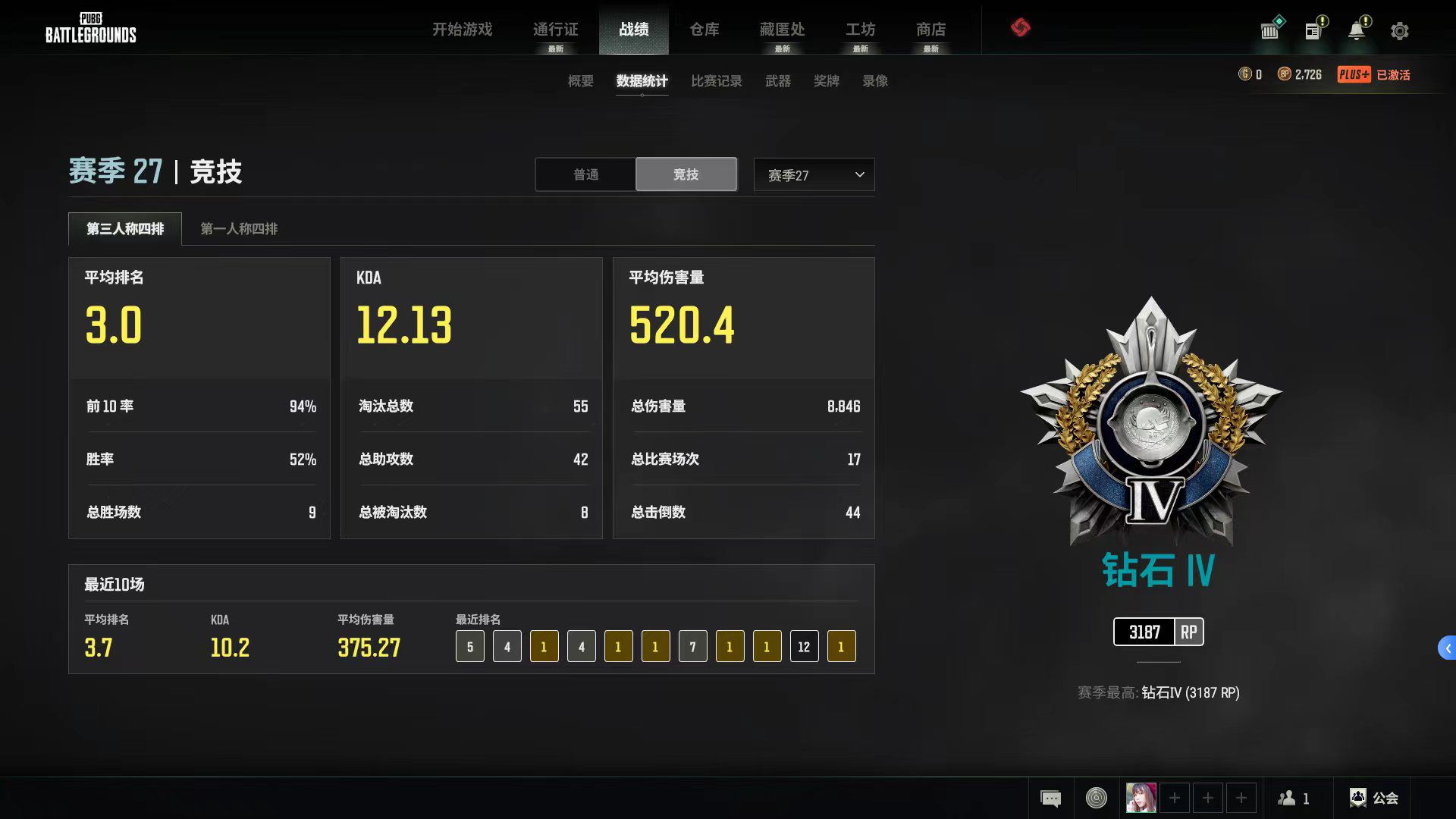Click the supply crate inventory icon

click(1269, 30)
